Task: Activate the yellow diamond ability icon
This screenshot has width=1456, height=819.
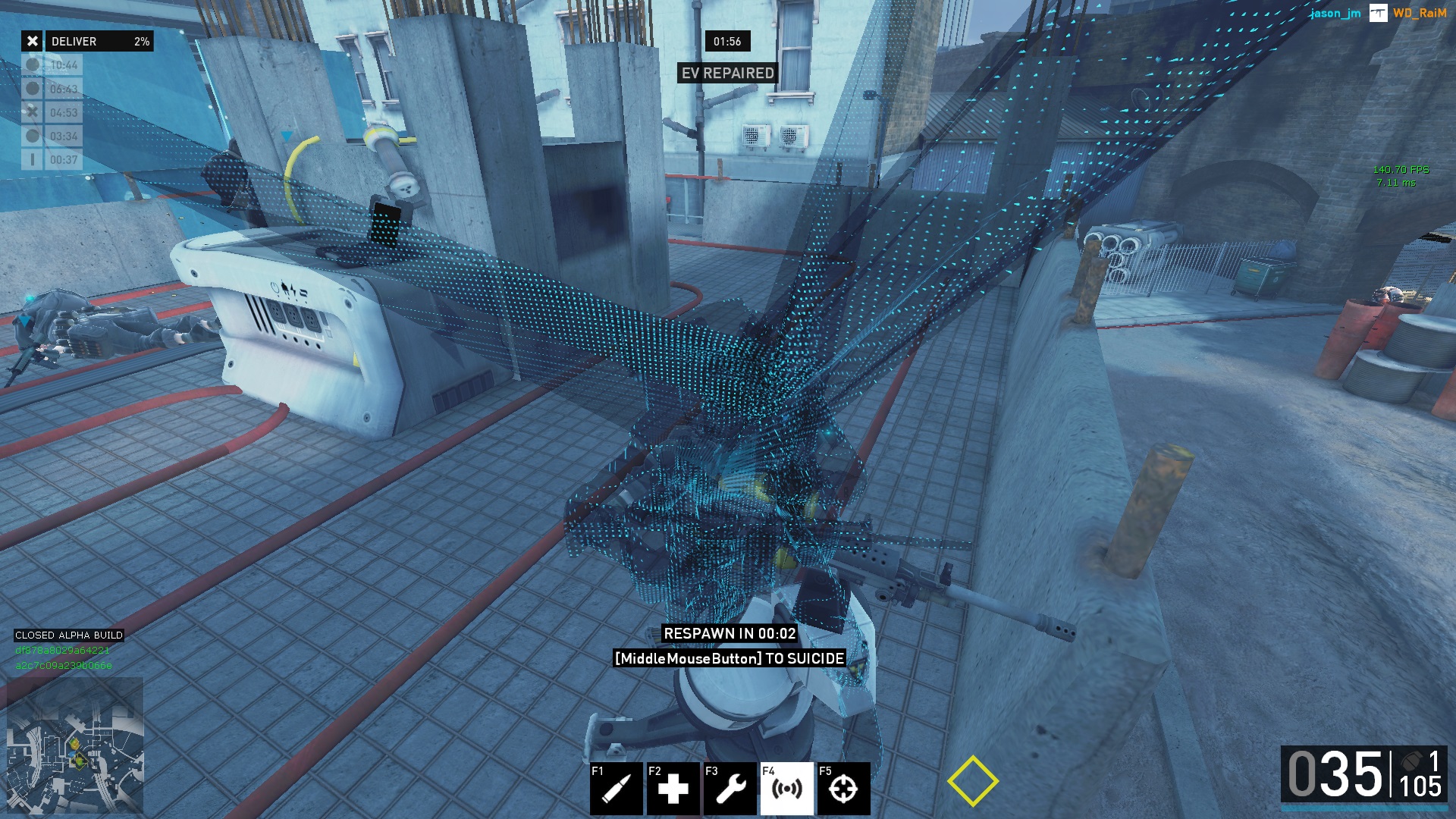Action: click(x=972, y=781)
